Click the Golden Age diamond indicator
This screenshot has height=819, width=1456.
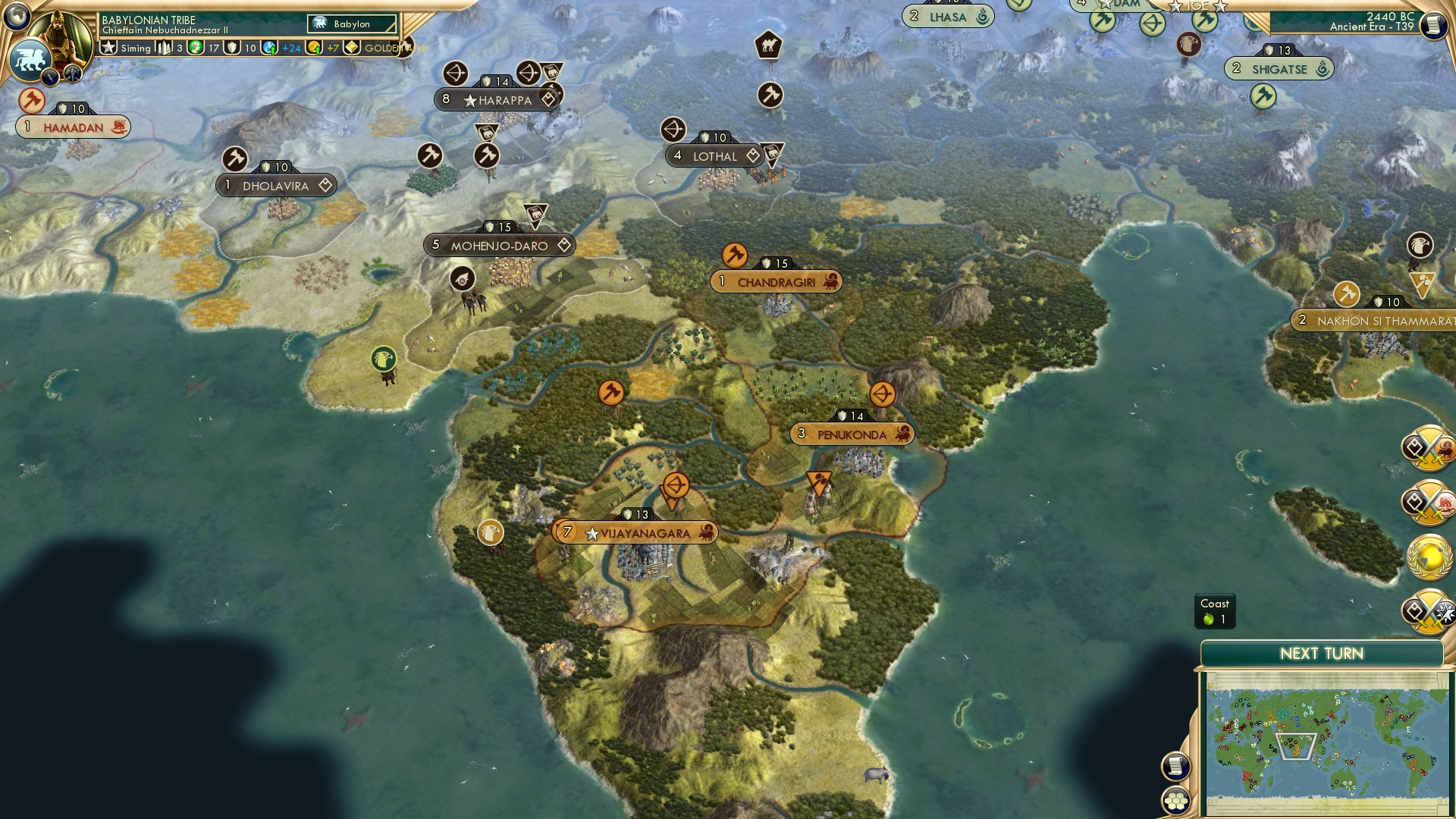(351, 48)
